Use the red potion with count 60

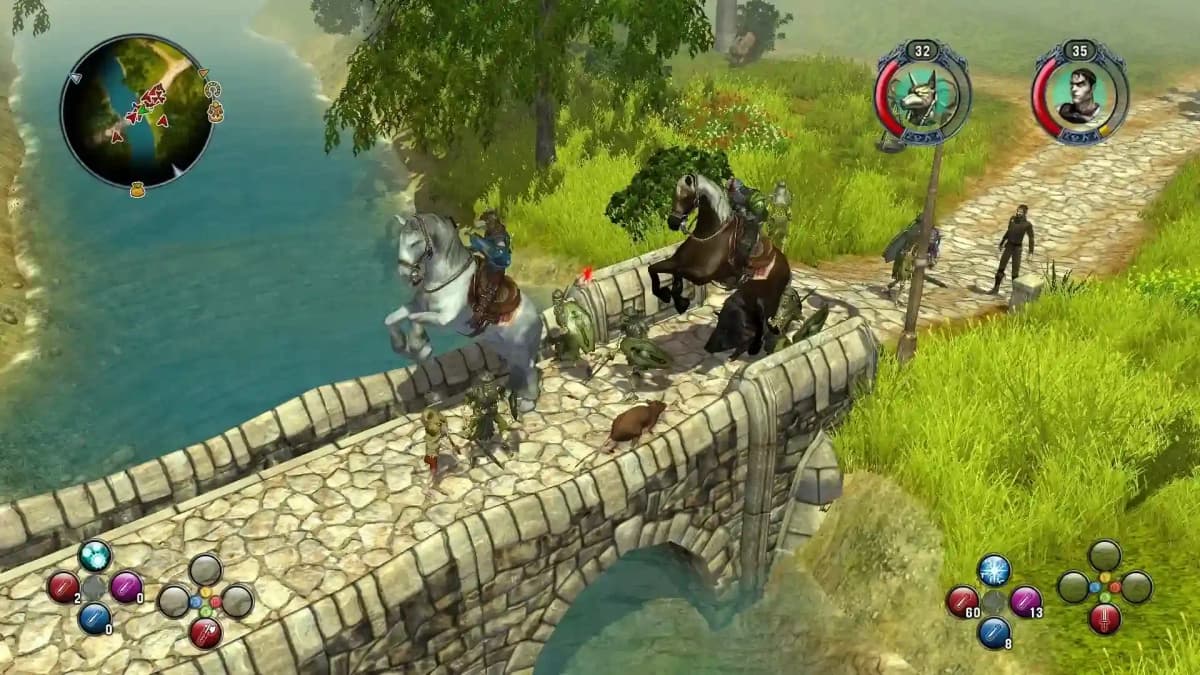[962, 601]
